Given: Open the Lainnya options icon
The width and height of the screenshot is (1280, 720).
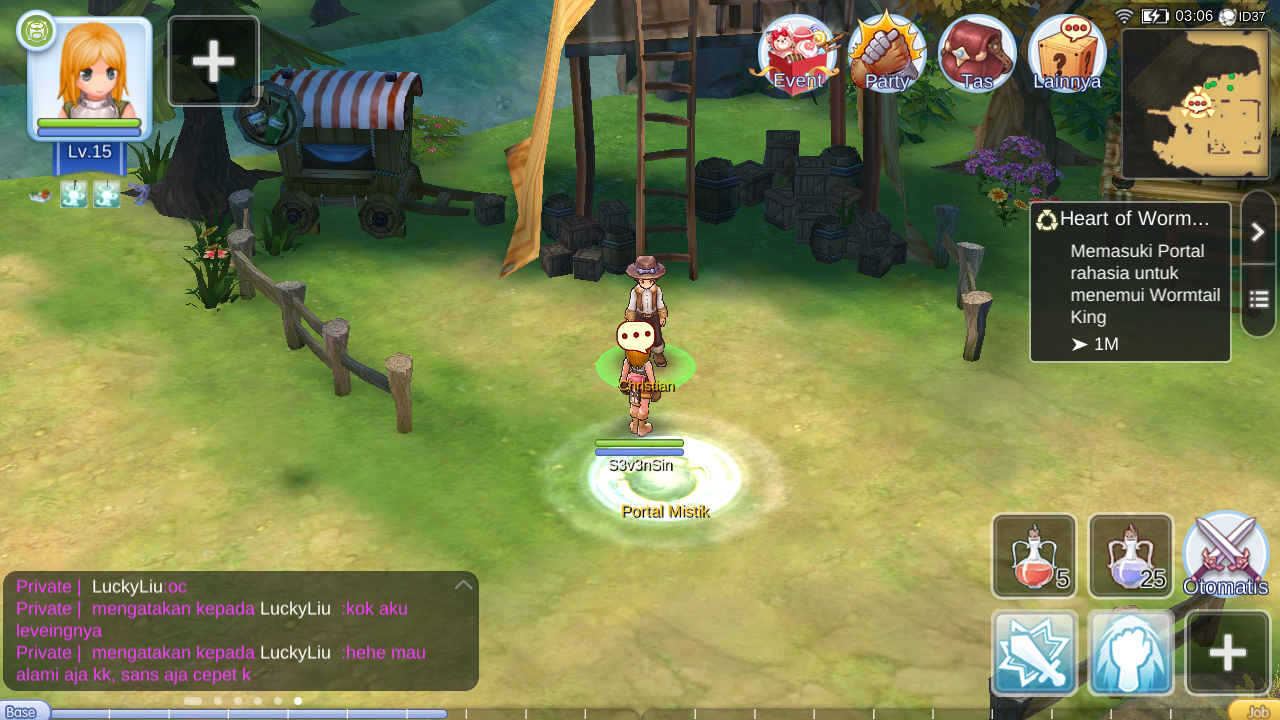Looking at the screenshot, I should pyautogui.click(x=1066, y=55).
